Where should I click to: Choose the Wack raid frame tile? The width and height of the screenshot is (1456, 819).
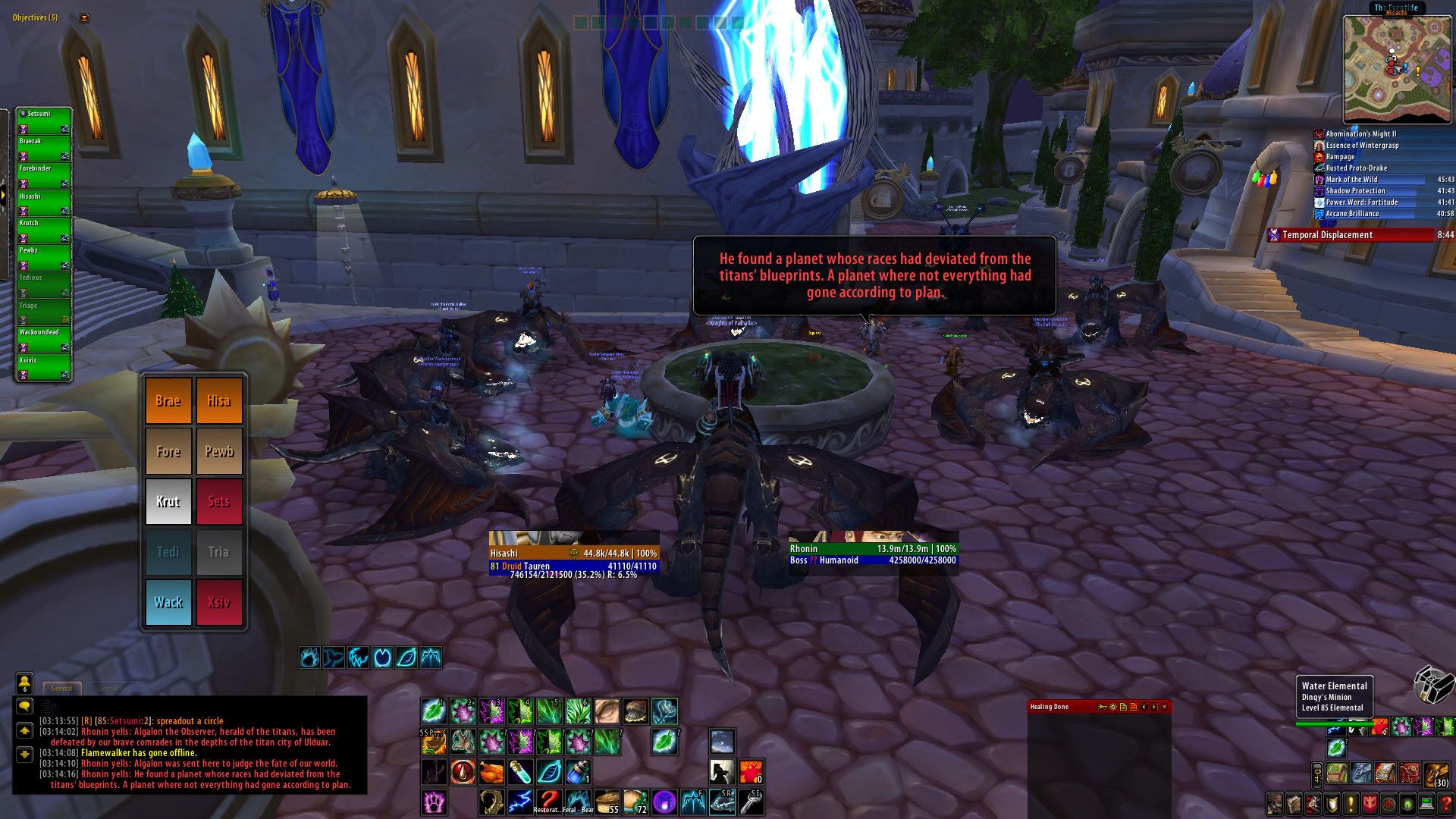[x=168, y=602]
